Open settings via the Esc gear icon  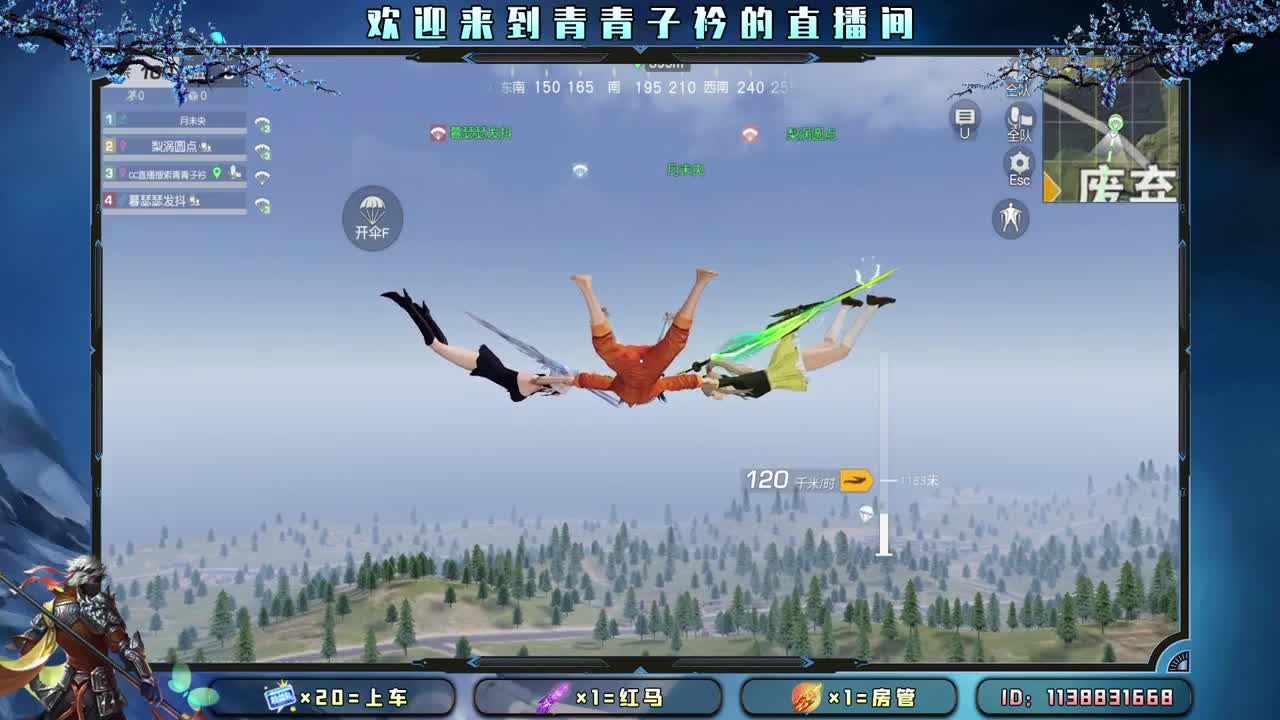[x=1018, y=163]
